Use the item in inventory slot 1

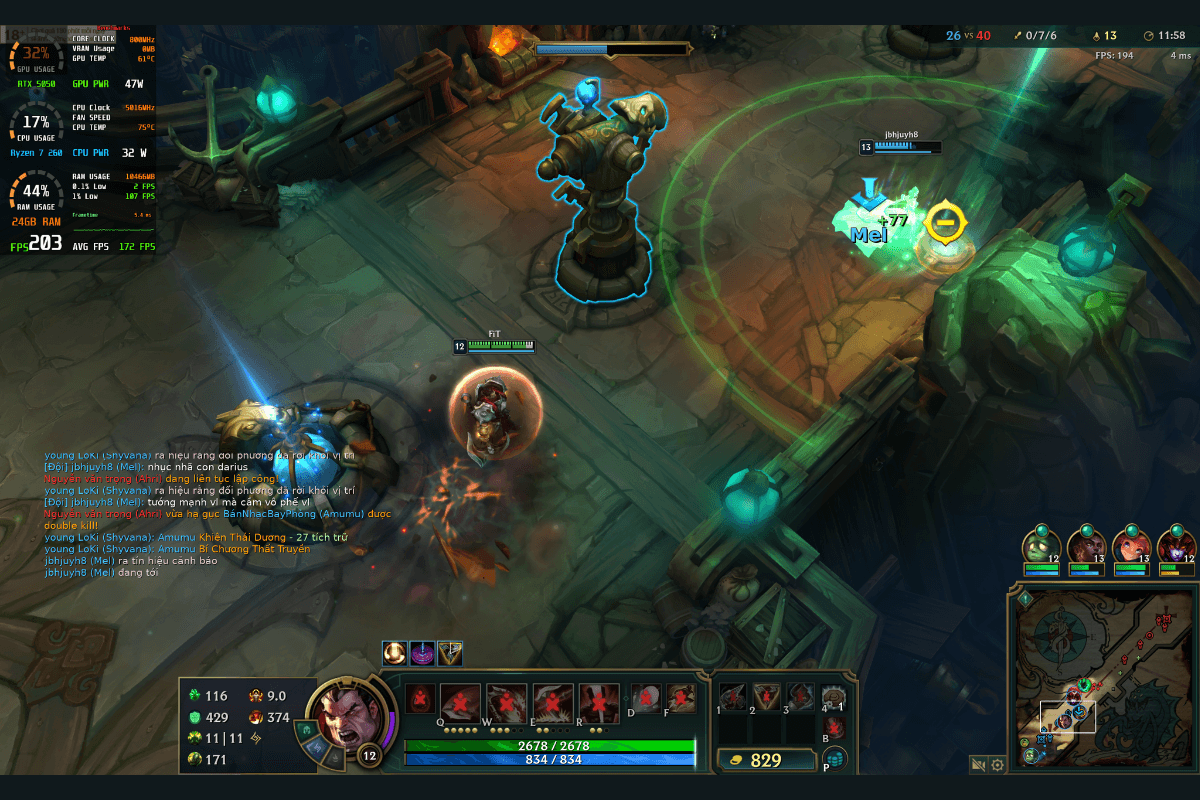click(x=733, y=697)
